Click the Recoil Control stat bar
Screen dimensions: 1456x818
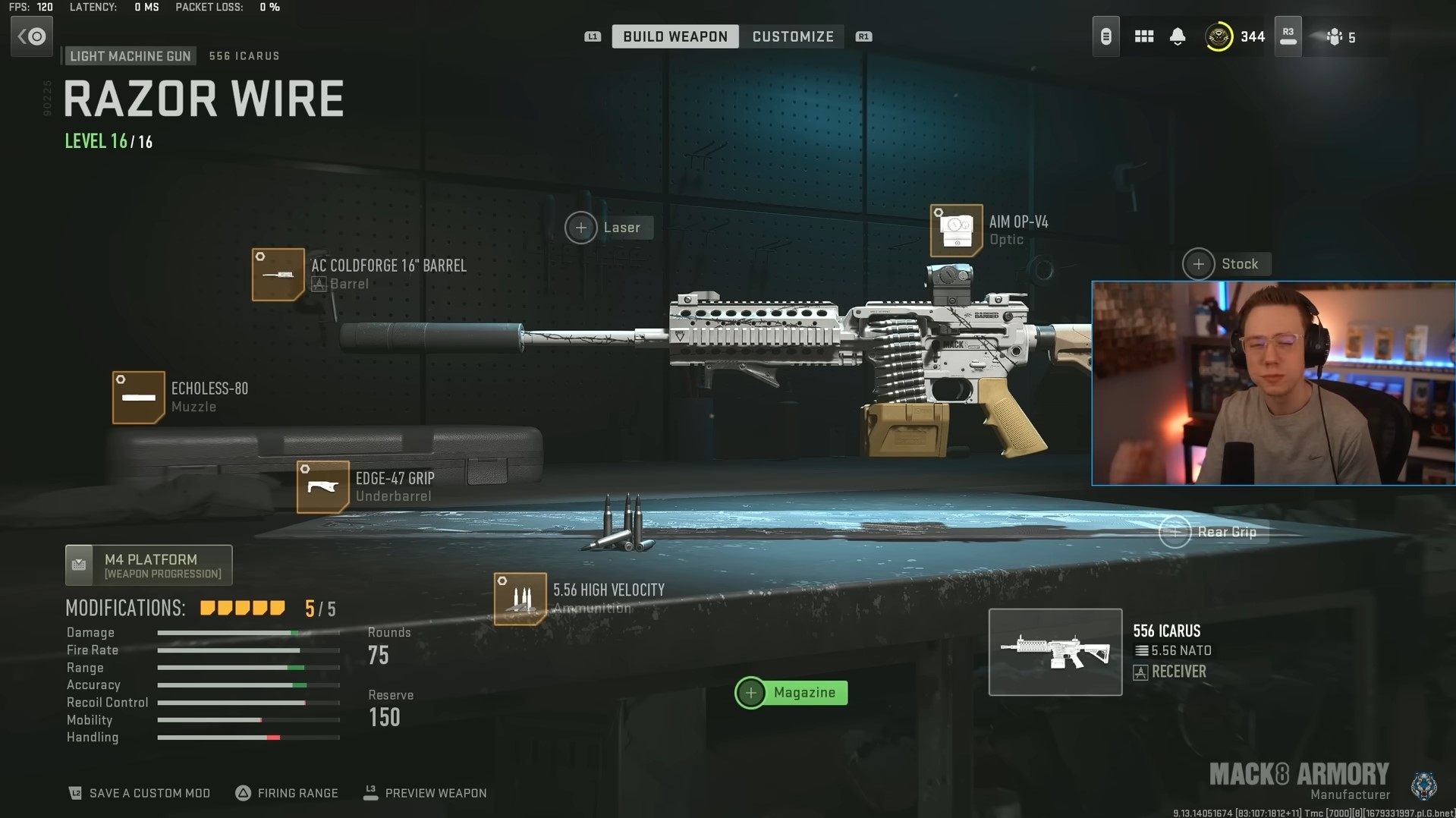(x=248, y=702)
